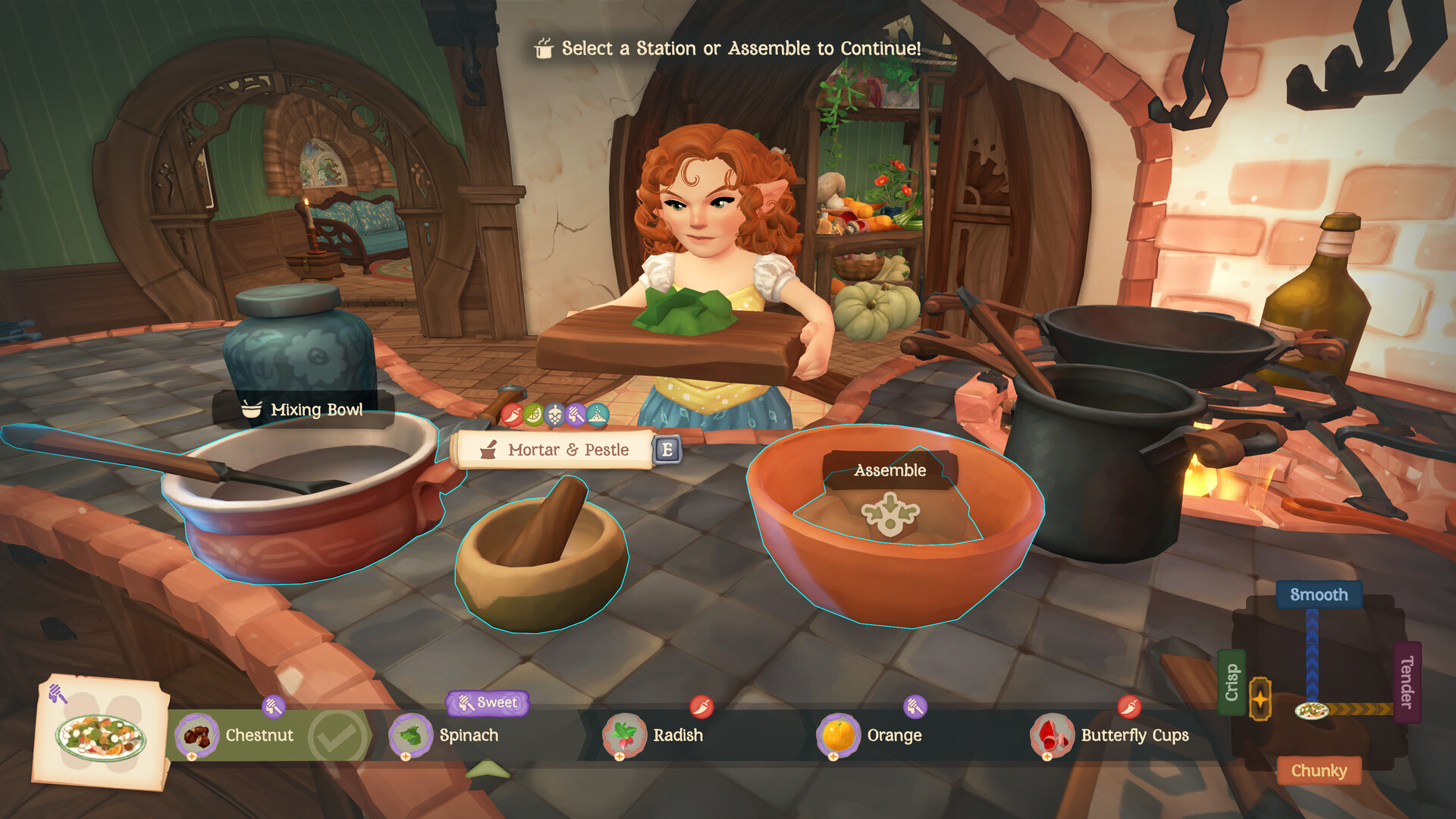Expand the Mixing Bowl station label

(x=303, y=410)
